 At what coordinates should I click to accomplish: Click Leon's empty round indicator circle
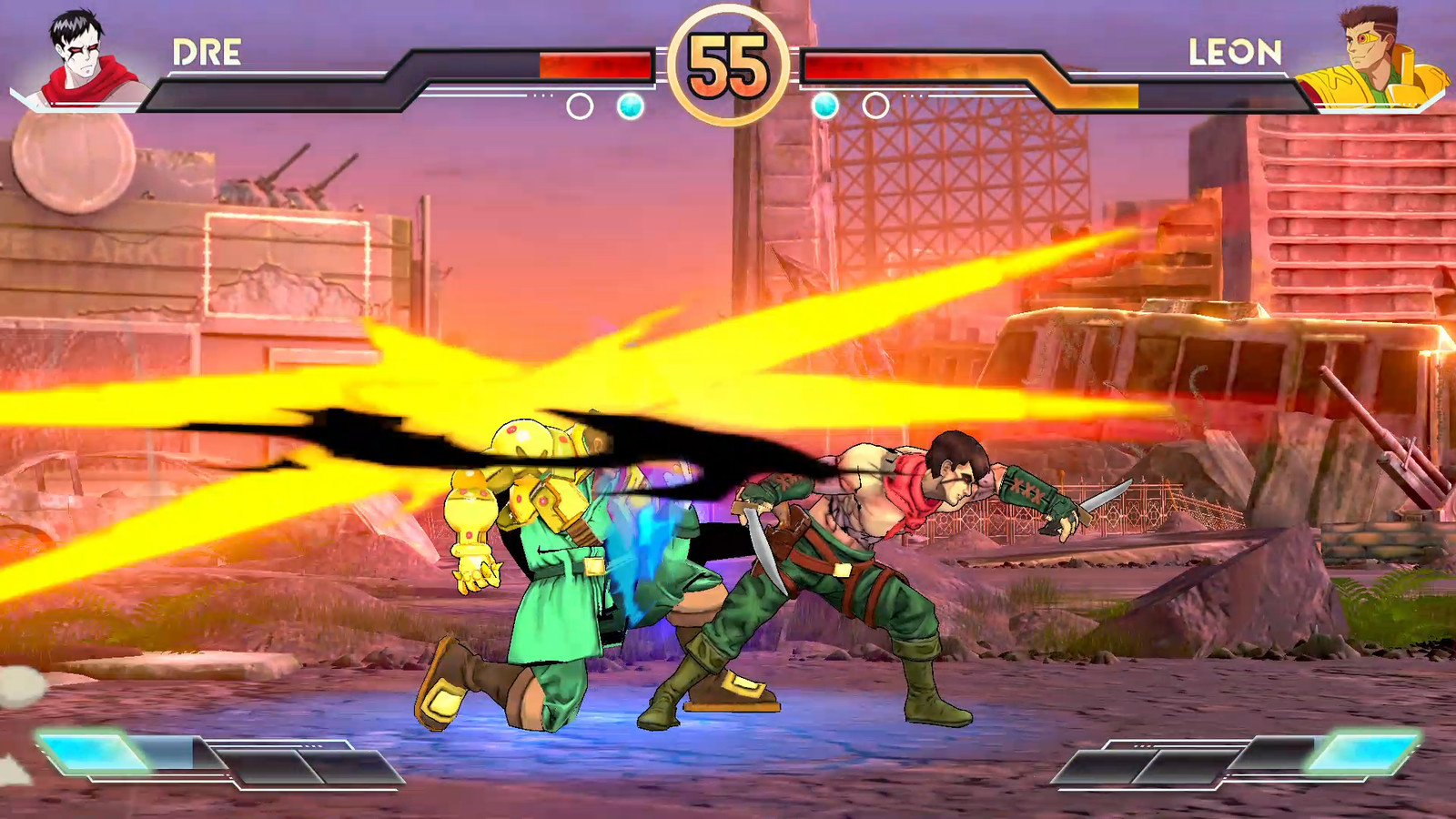(875, 105)
